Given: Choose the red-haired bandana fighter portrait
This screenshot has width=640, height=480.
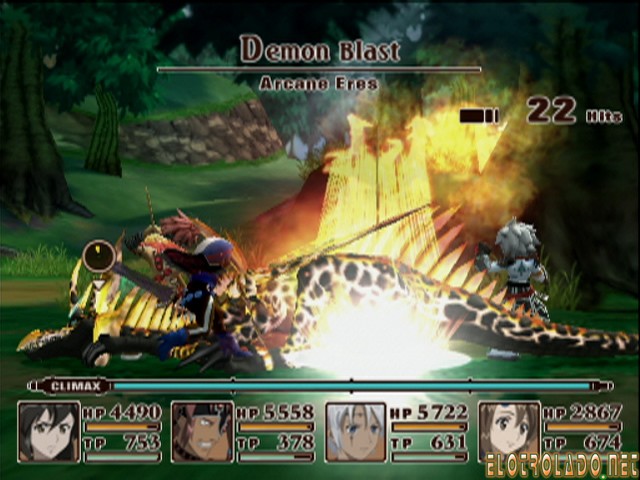Looking at the screenshot, I should (x=202, y=431).
